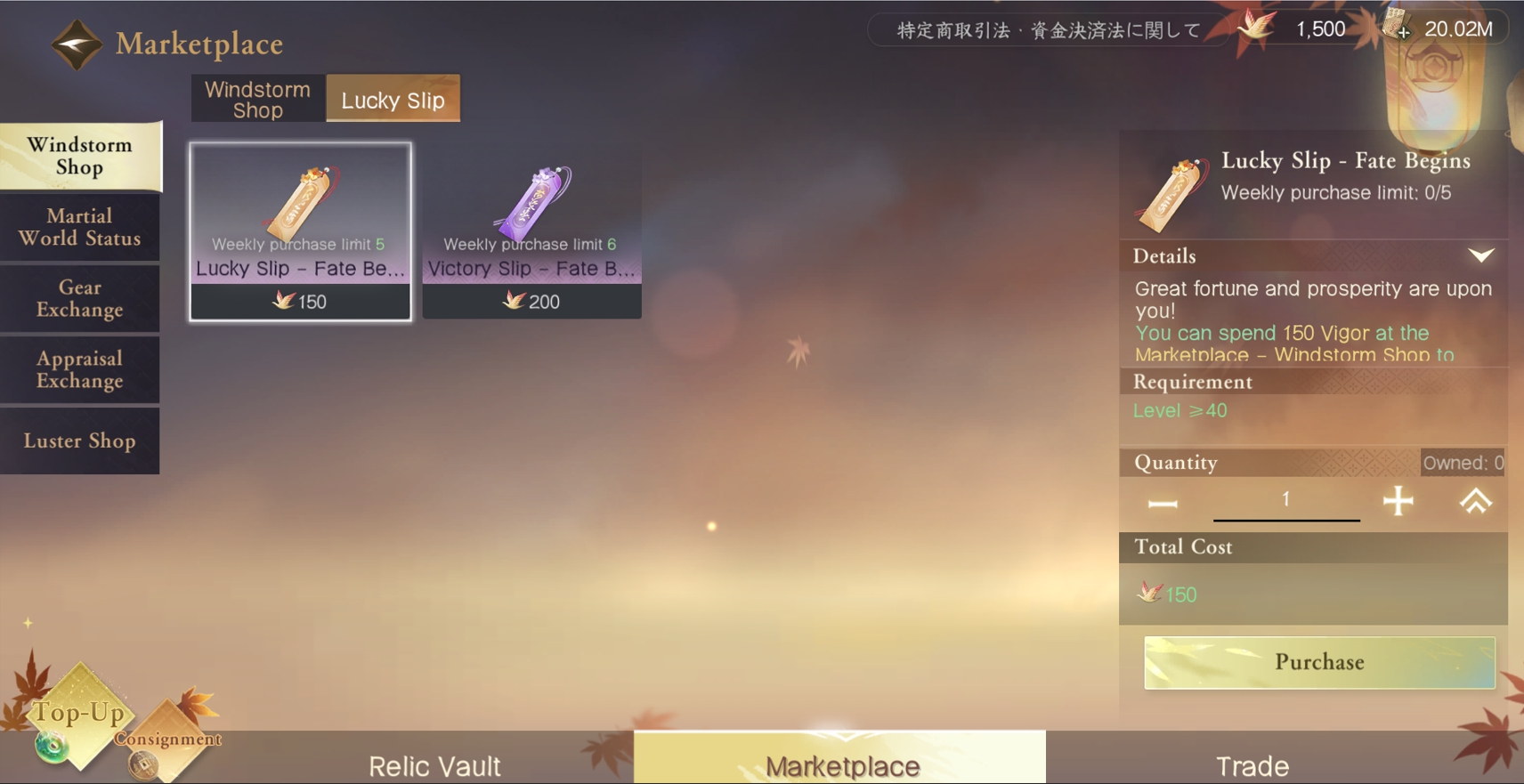The height and width of the screenshot is (784, 1524).
Task: Open Martial World Status shop category
Action: [x=80, y=227]
